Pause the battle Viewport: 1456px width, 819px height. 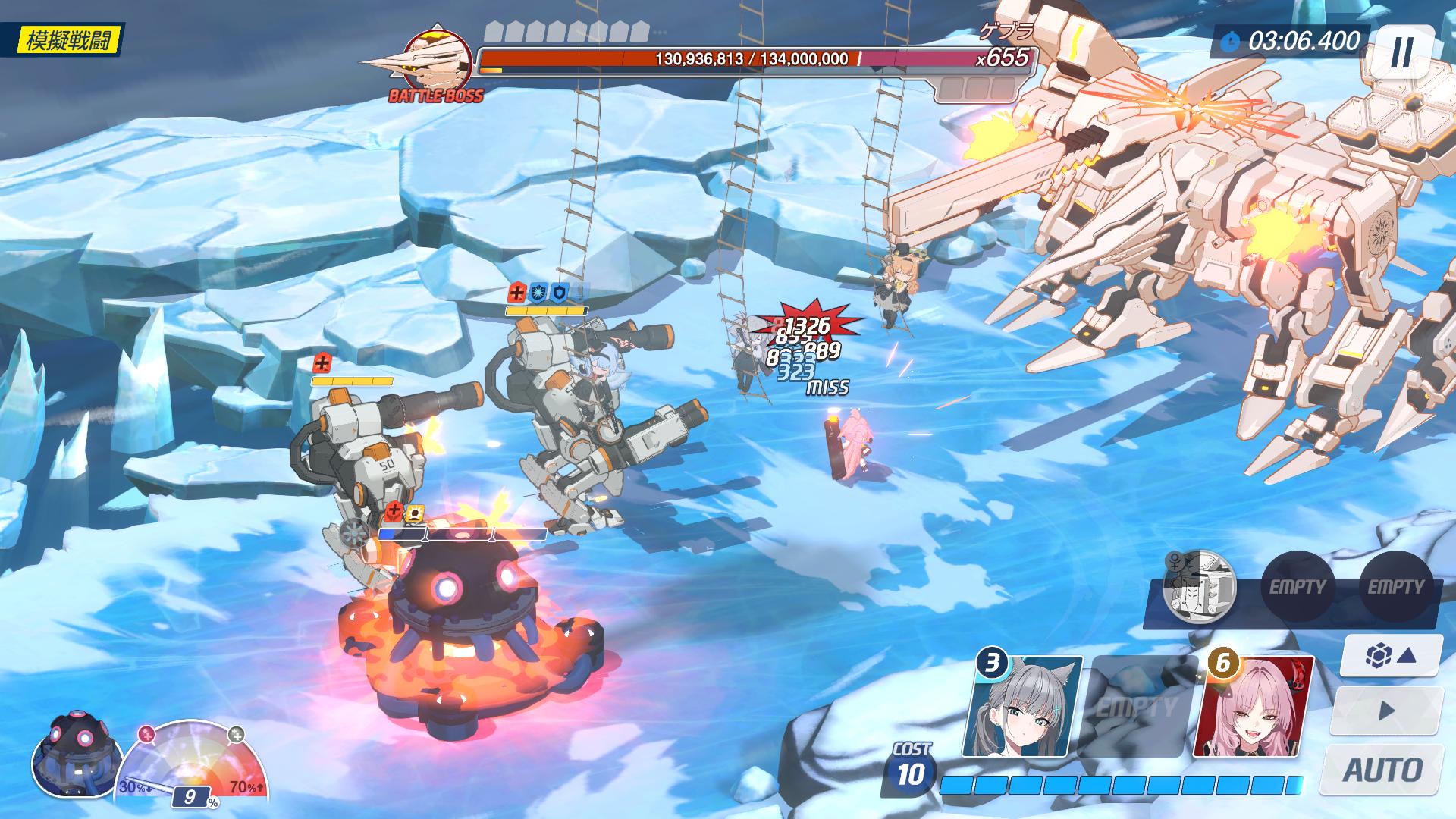click(x=1401, y=52)
